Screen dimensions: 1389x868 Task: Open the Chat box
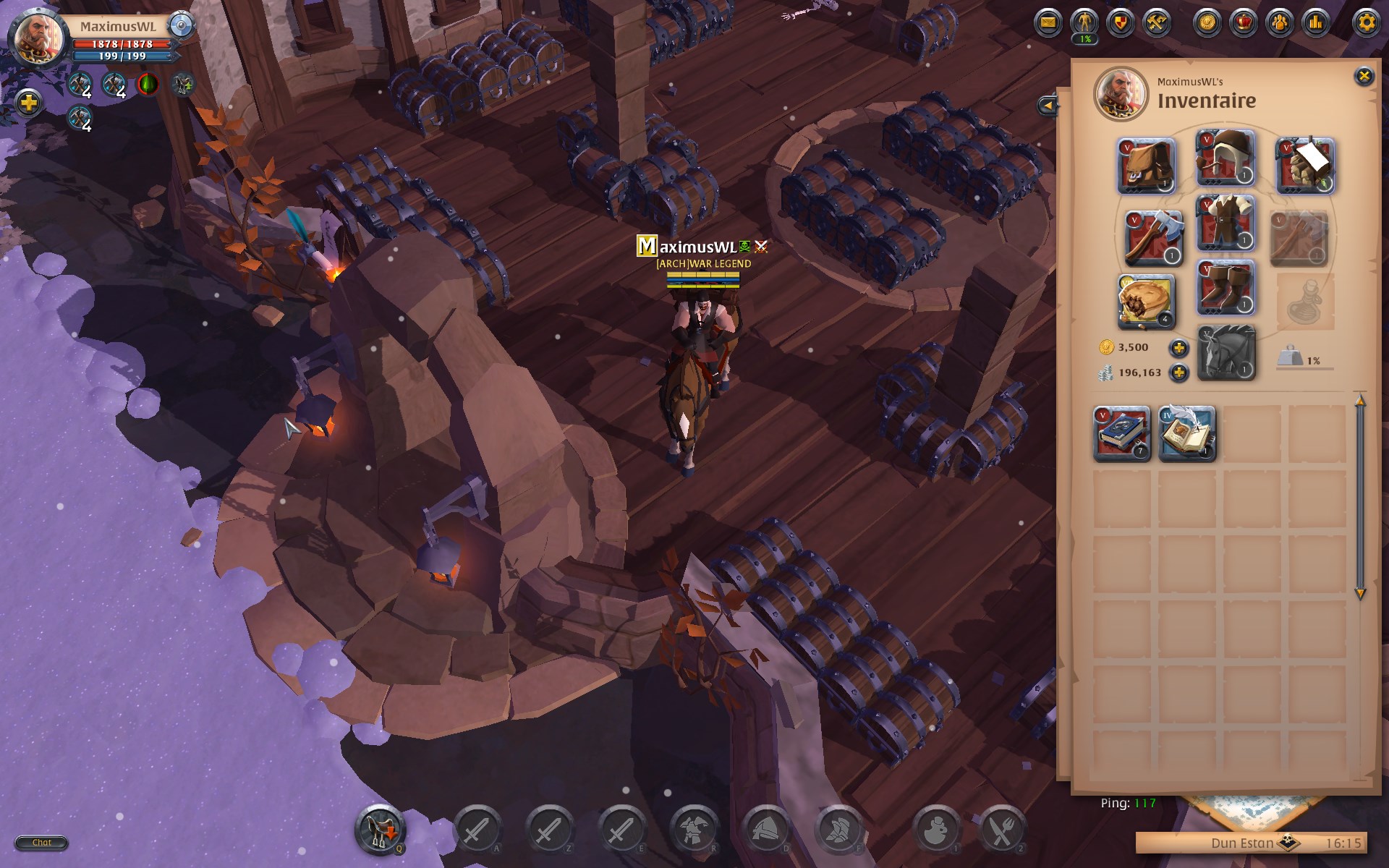(41, 843)
